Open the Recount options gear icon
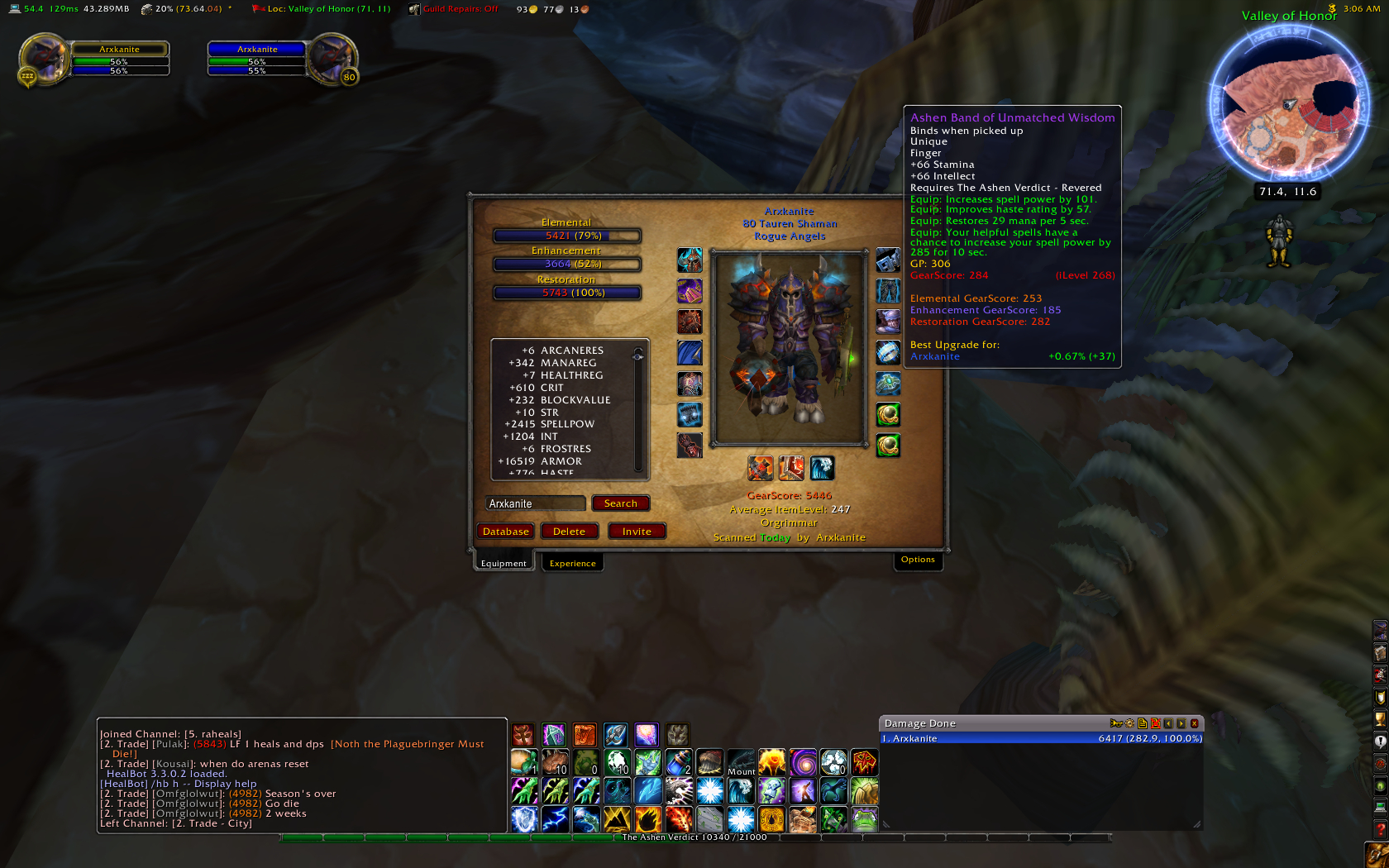 [x=1129, y=723]
